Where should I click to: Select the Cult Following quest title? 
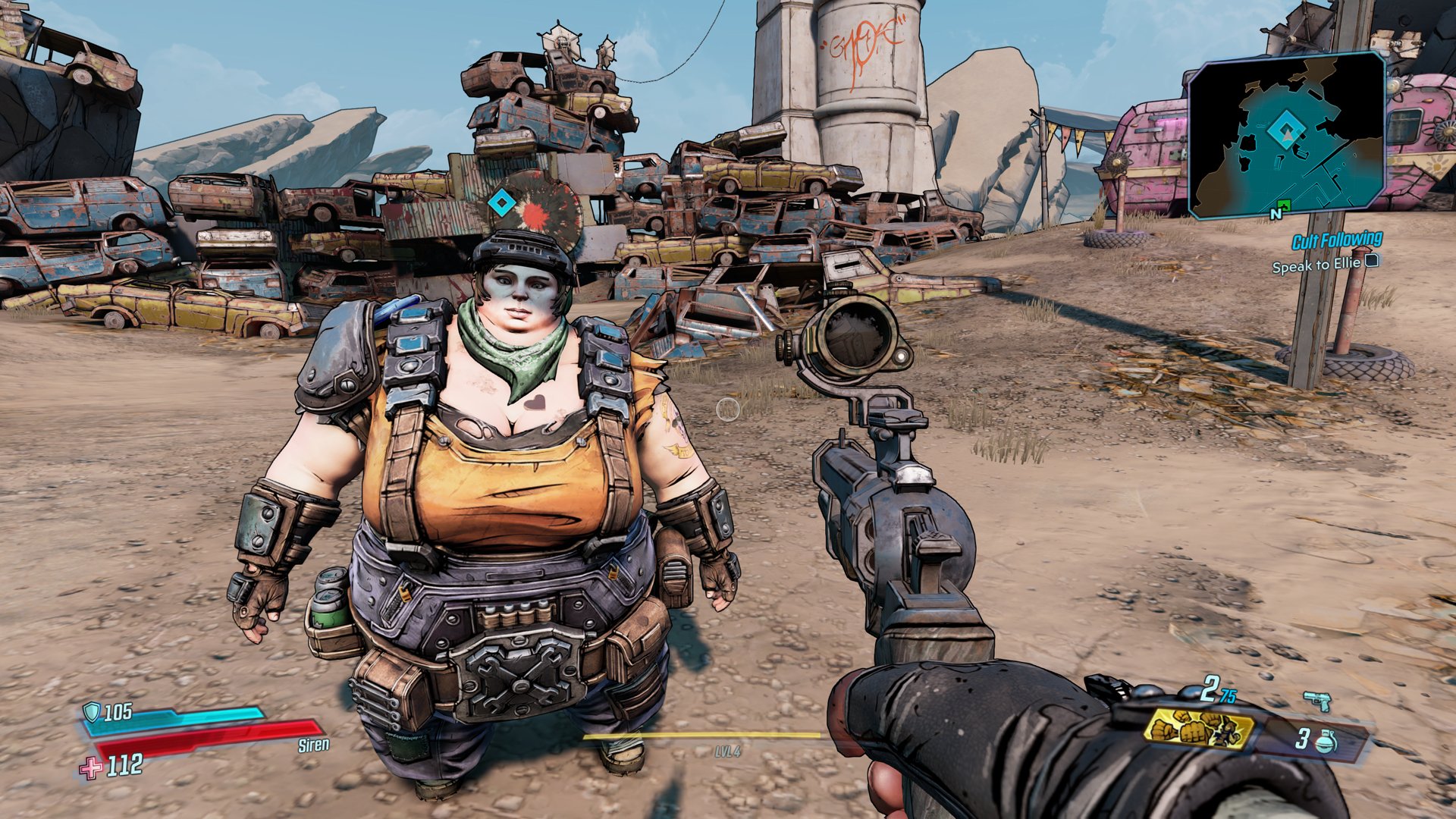click(1336, 241)
